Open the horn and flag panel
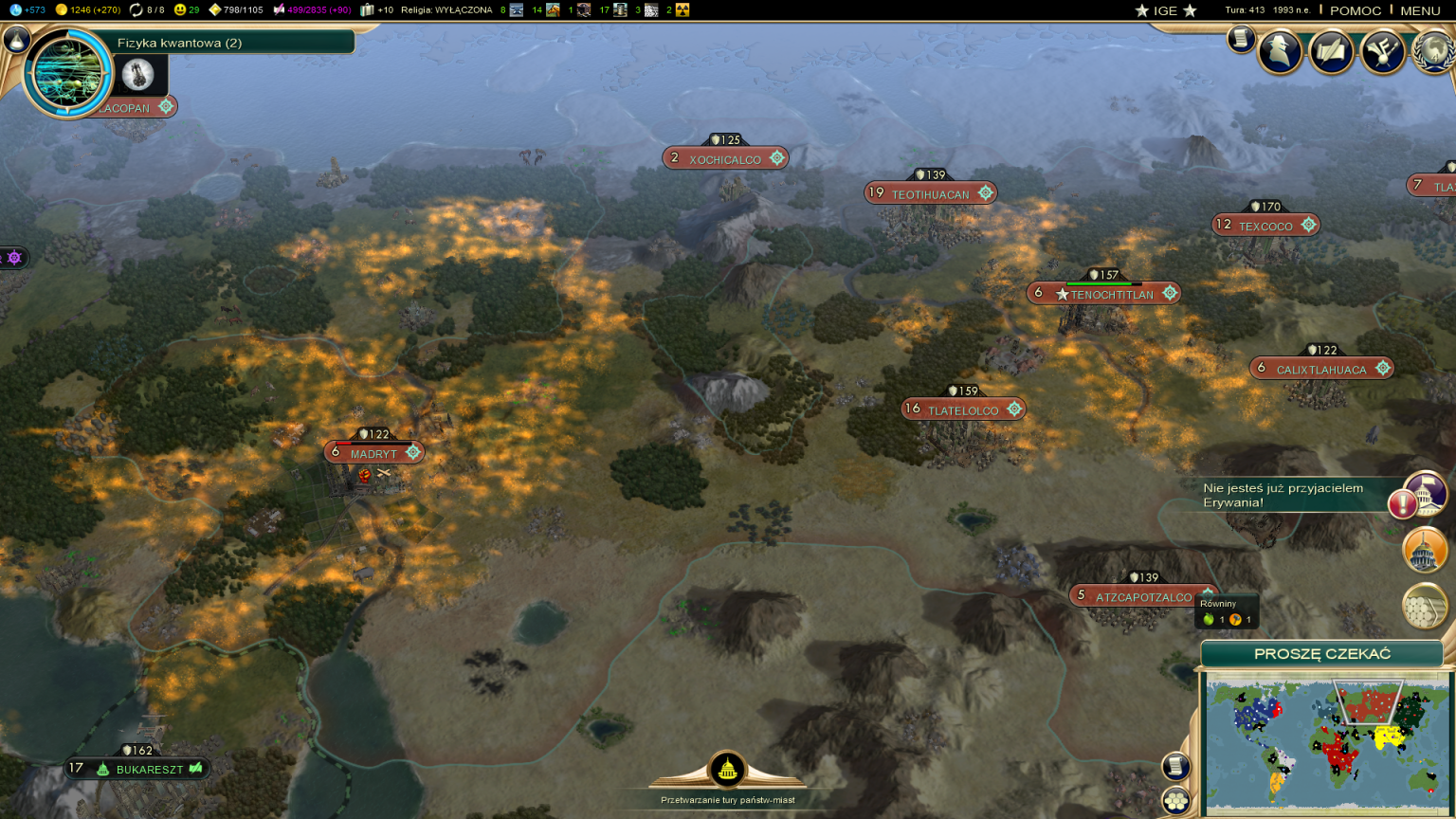 point(1382,52)
